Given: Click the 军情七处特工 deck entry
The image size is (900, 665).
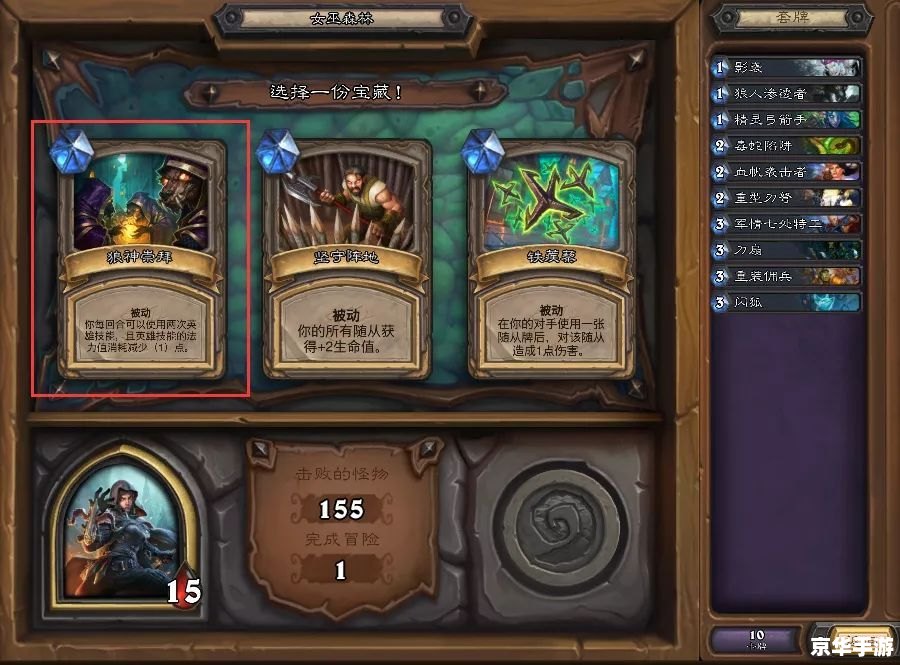Looking at the screenshot, I should tap(785, 224).
